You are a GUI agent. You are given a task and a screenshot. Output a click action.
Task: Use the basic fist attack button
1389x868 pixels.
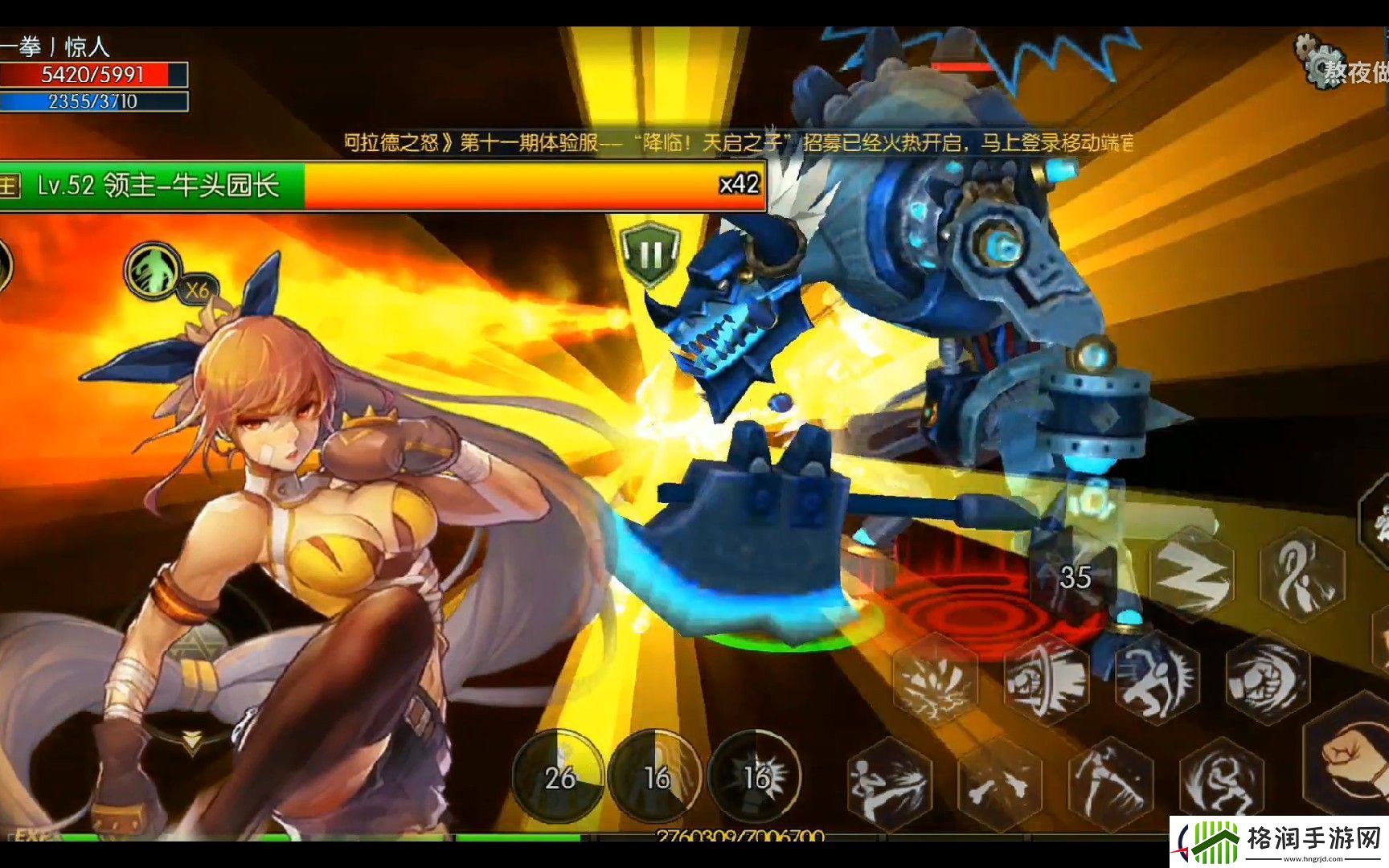[1352, 755]
